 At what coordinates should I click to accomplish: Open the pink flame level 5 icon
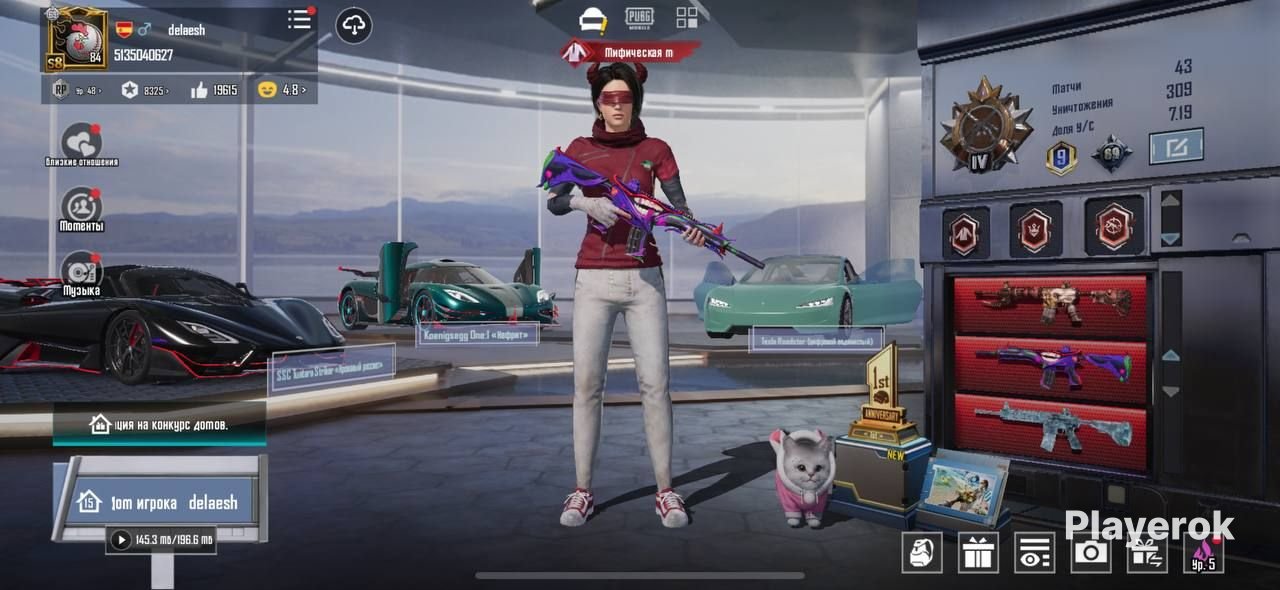click(x=1203, y=552)
